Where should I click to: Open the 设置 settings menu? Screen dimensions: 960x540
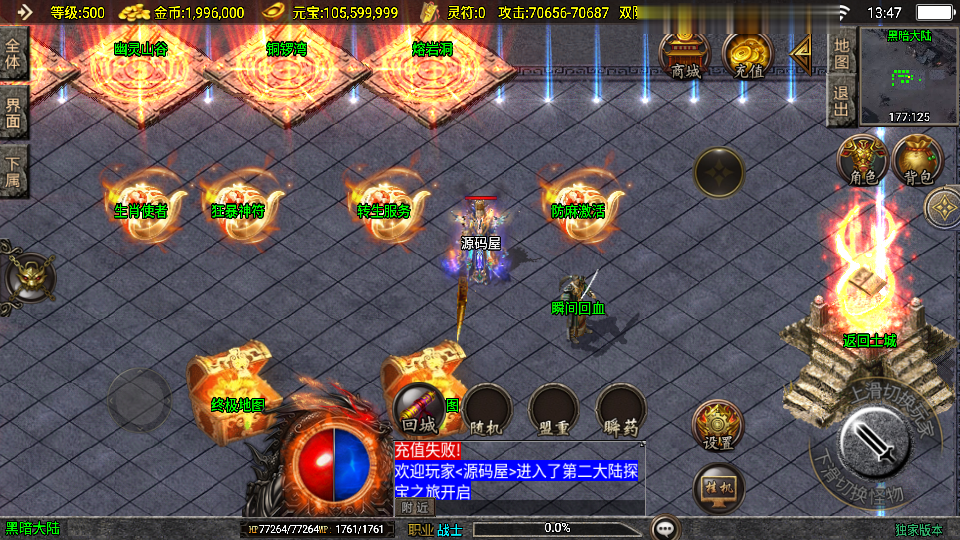[x=718, y=426]
